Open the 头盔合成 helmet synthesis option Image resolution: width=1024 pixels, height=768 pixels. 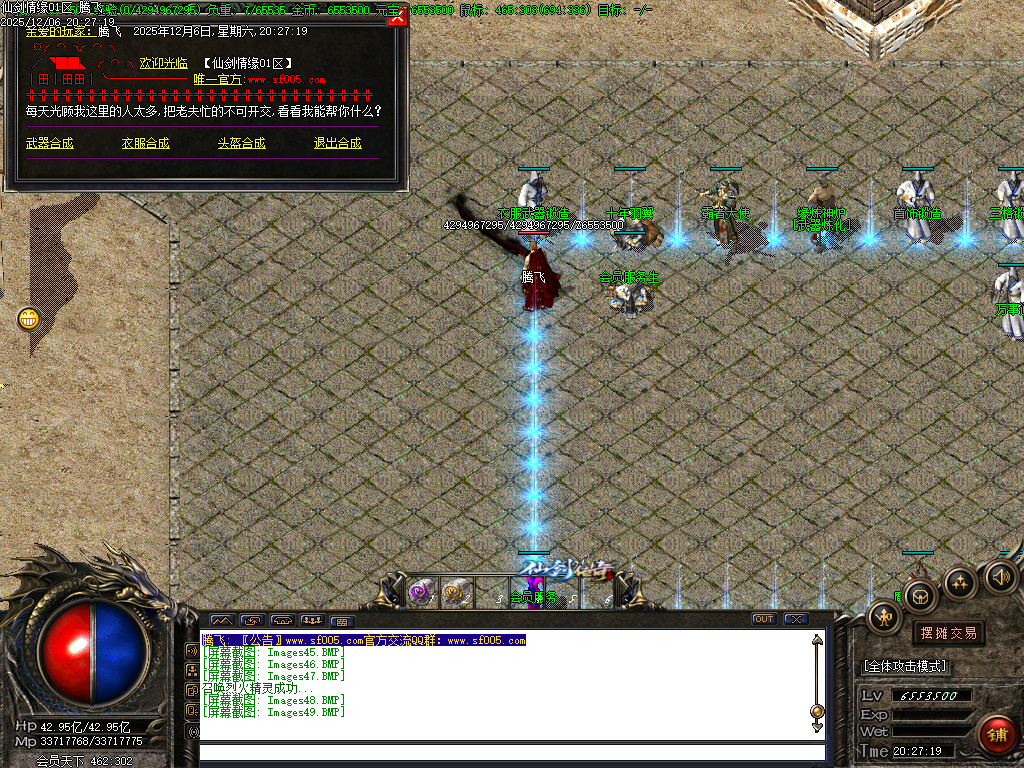[x=242, y=143]
